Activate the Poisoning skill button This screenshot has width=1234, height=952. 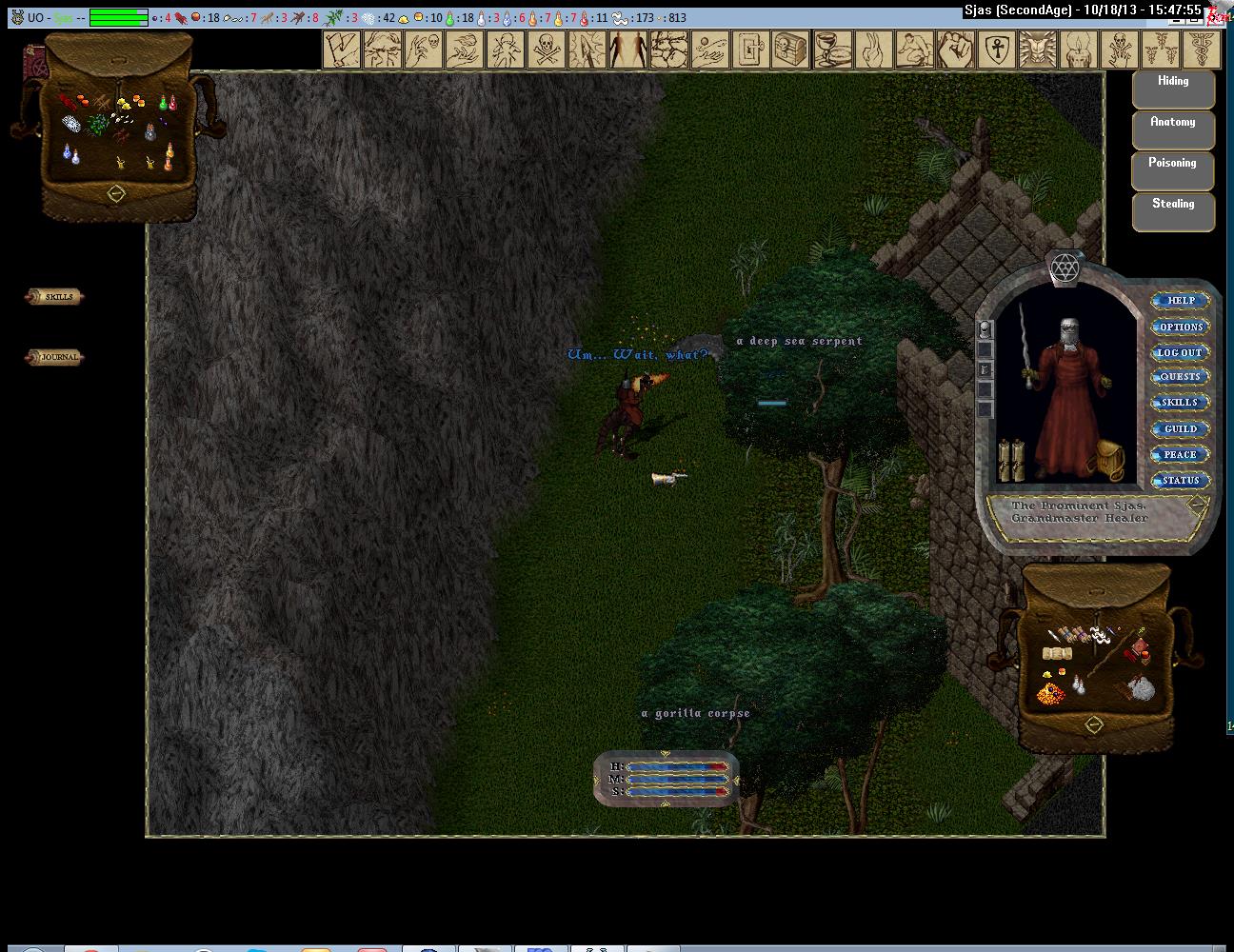pos(1173,170)
